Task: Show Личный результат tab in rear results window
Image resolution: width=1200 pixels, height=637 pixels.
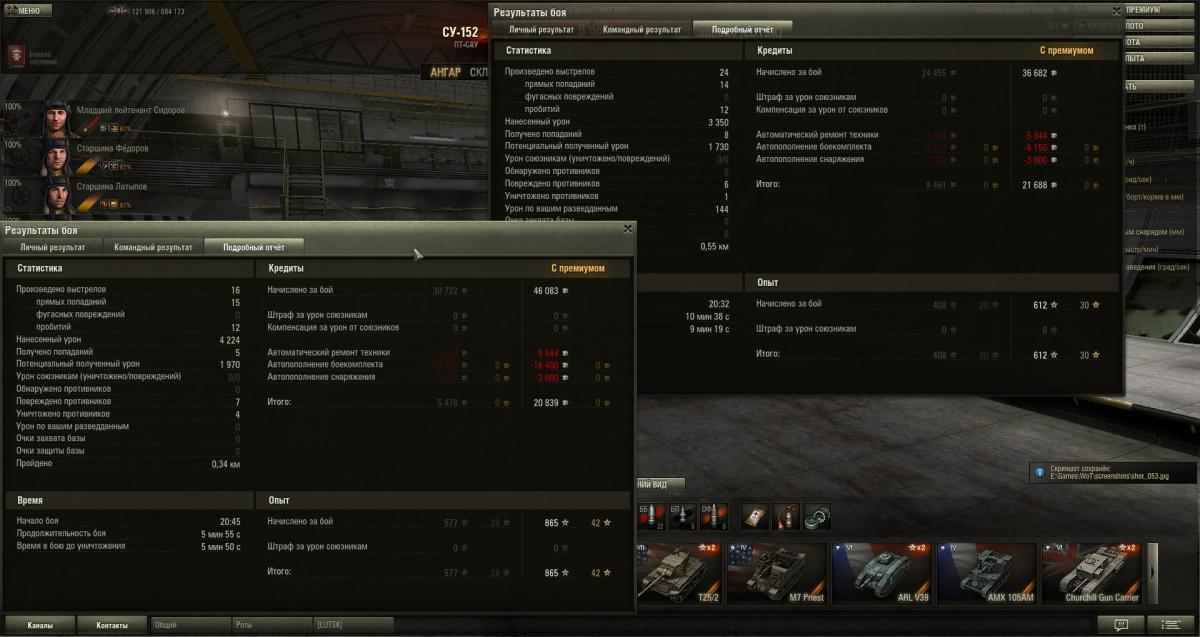Action: [x=541, y=30]
